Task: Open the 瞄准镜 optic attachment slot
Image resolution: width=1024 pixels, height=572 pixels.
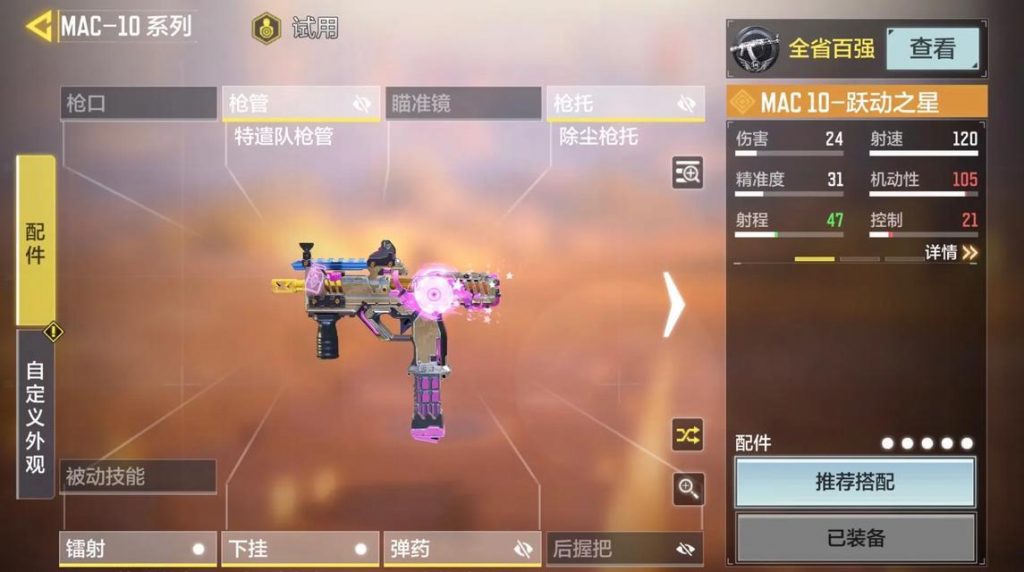Action: [x=463, y=103]
